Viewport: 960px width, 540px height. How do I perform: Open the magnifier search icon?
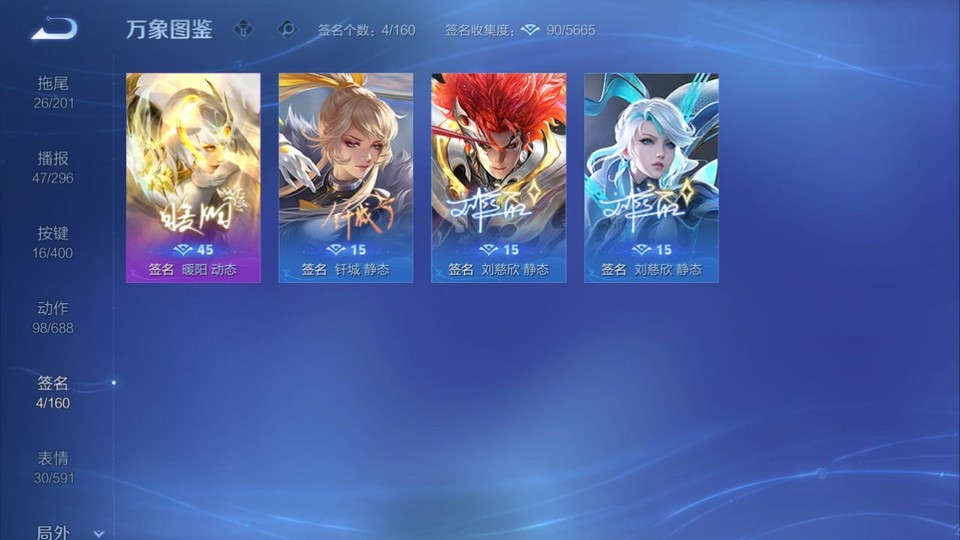[287, 30]
